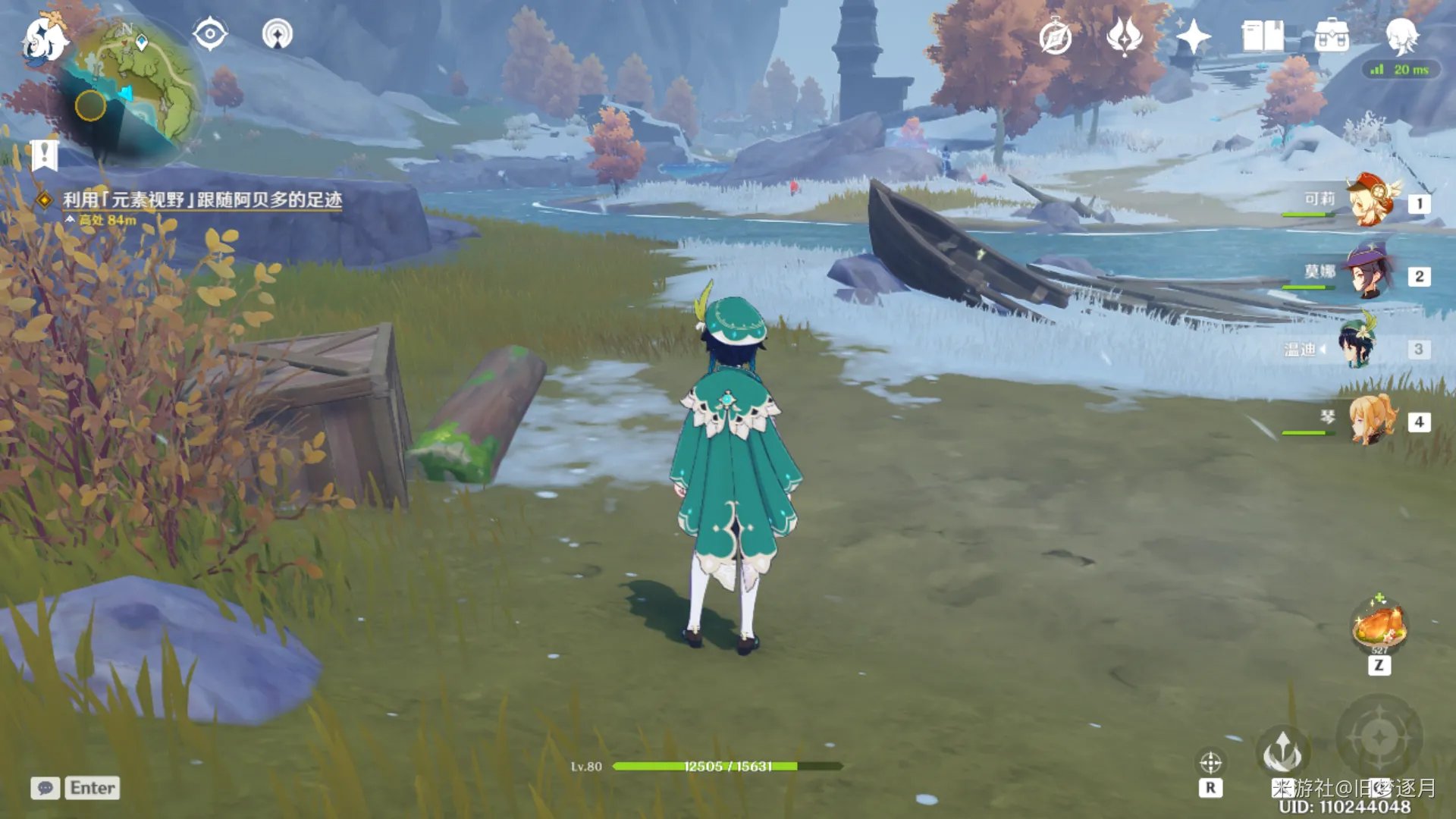Open the inventory backpack icon
The image size is (1456, 819).
1331,36
